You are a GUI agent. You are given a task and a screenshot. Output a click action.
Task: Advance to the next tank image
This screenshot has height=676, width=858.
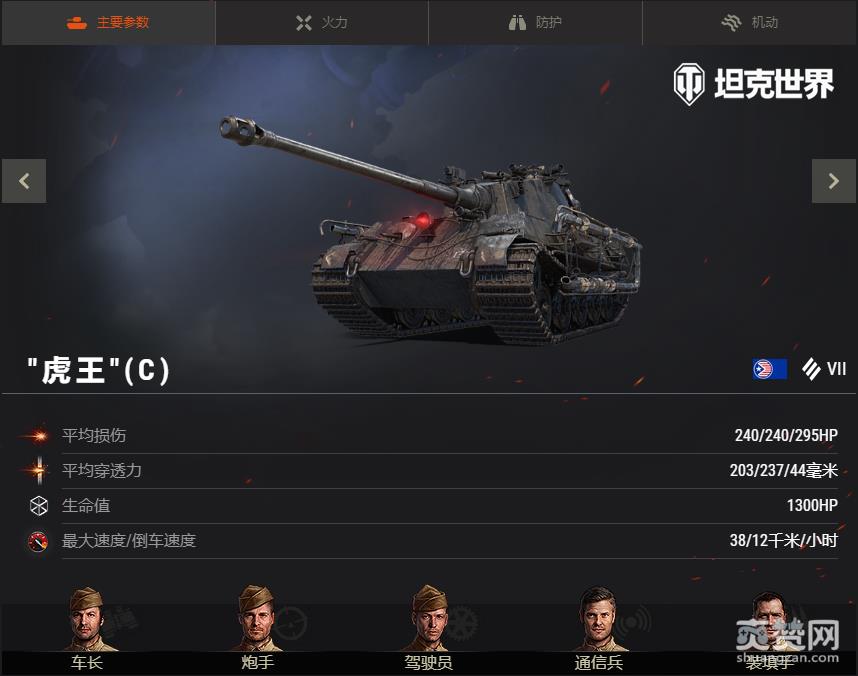[x=833, y=181]
